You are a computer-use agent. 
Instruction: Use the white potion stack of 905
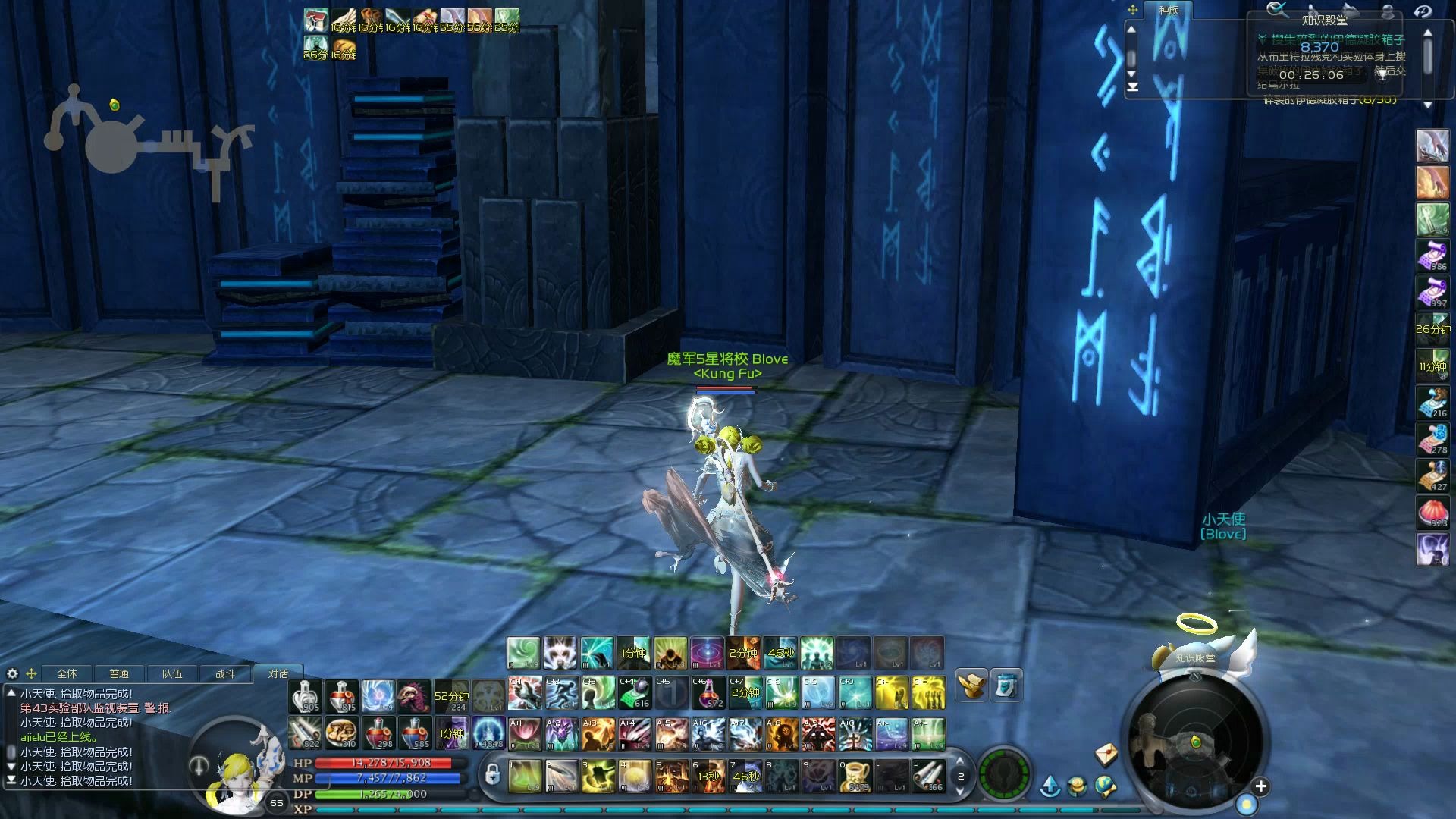305,696
